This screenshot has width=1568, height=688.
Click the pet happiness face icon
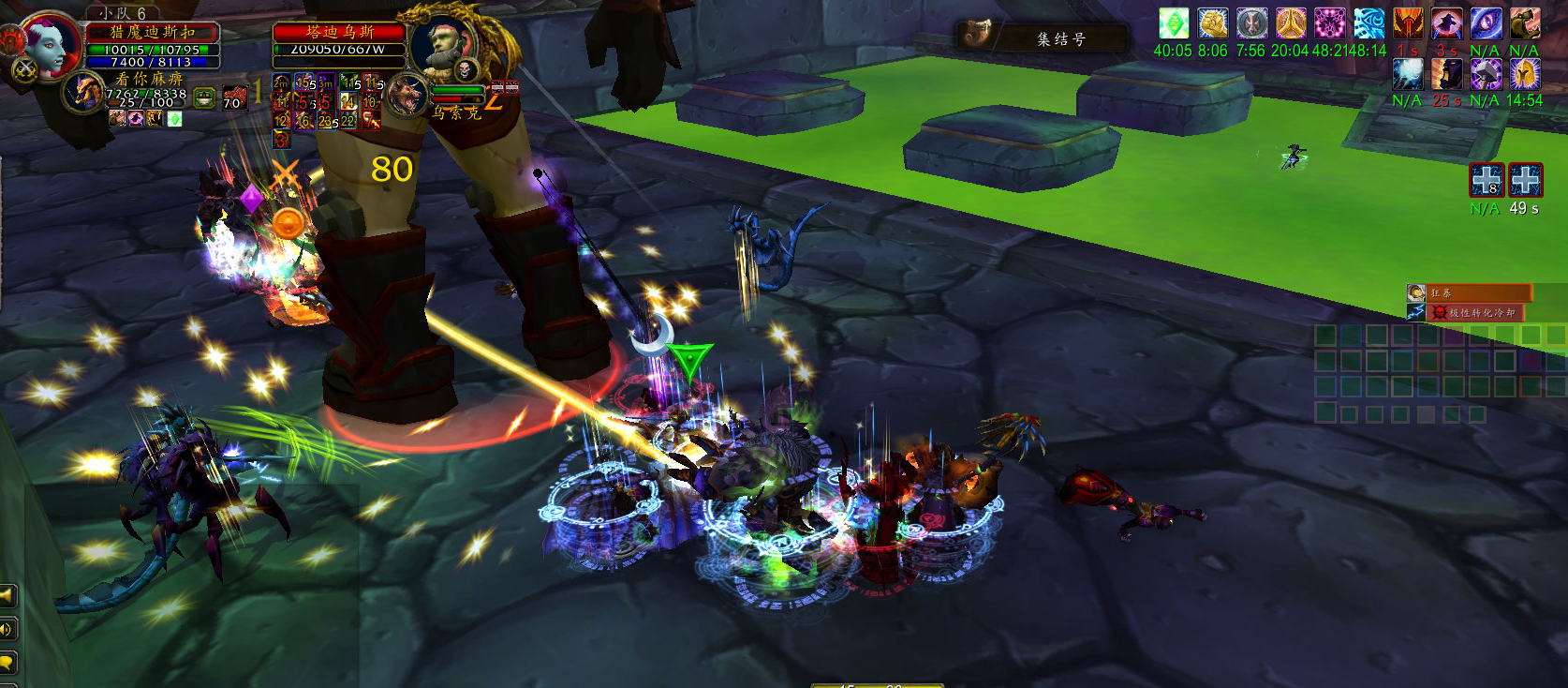pyautogui.click(x=205, y=97)
